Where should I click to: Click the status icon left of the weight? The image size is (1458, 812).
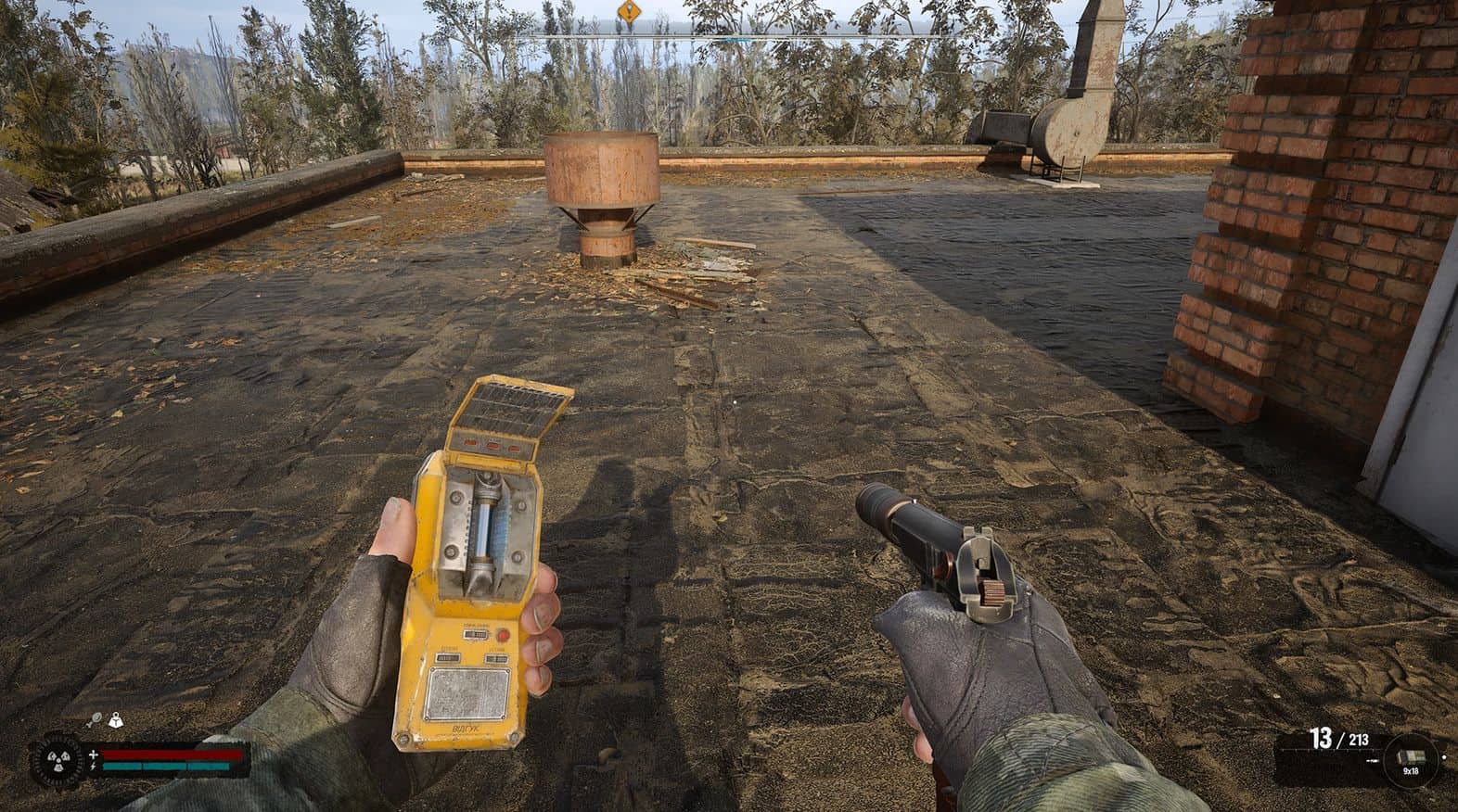[96, 718]
